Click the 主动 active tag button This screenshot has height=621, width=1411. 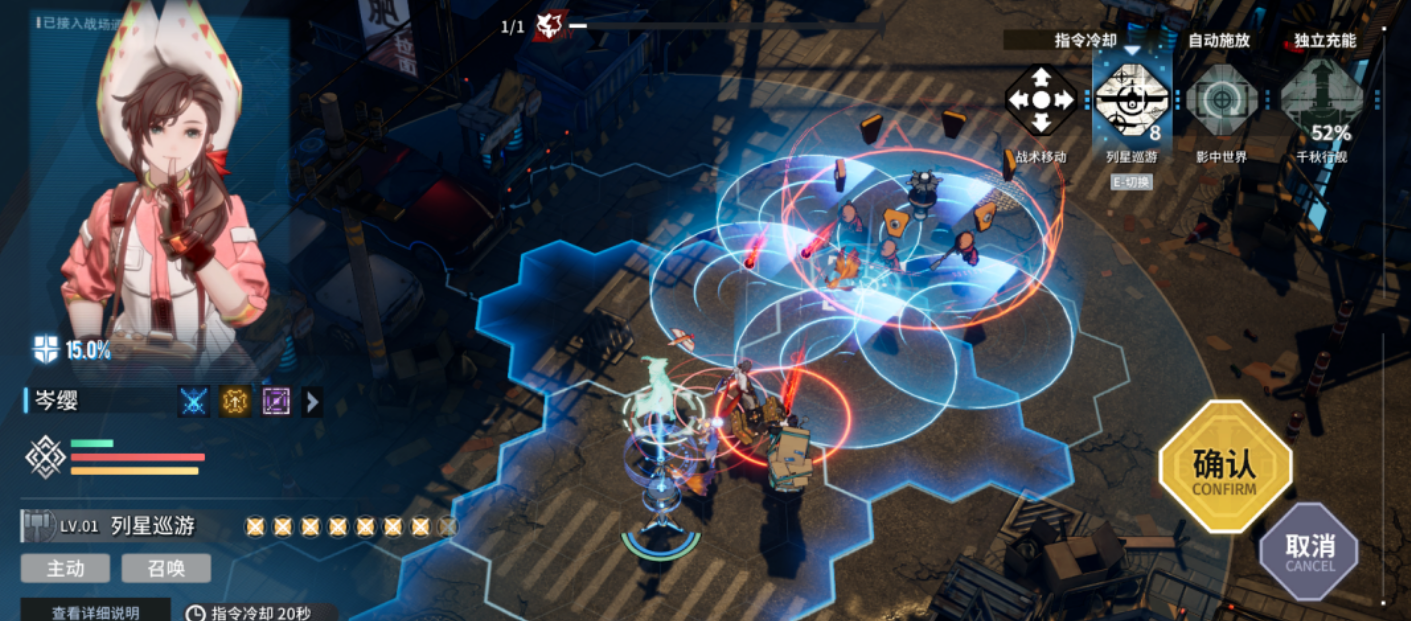coord(66,568)
